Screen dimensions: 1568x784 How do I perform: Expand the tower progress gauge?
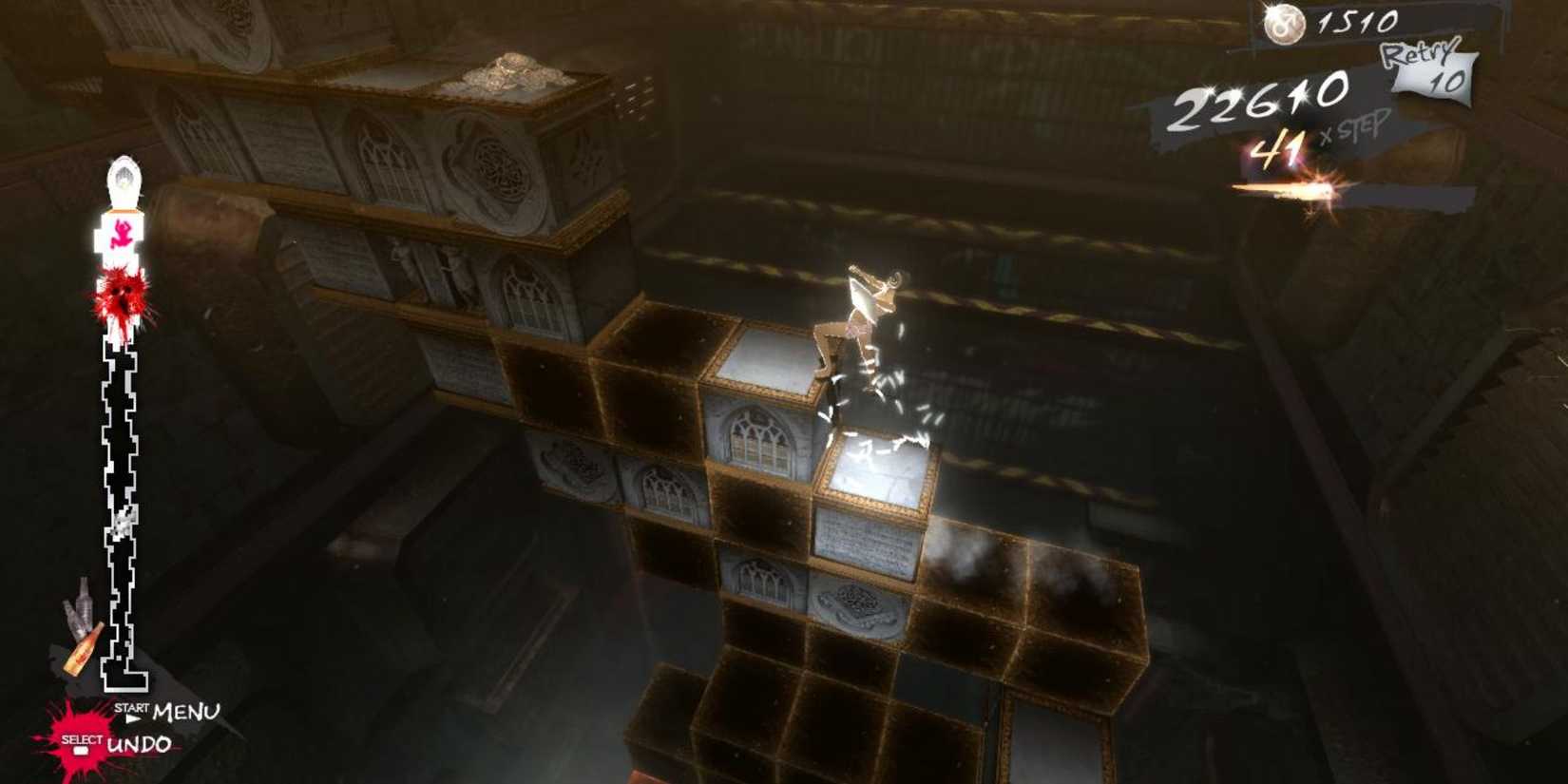121,428
